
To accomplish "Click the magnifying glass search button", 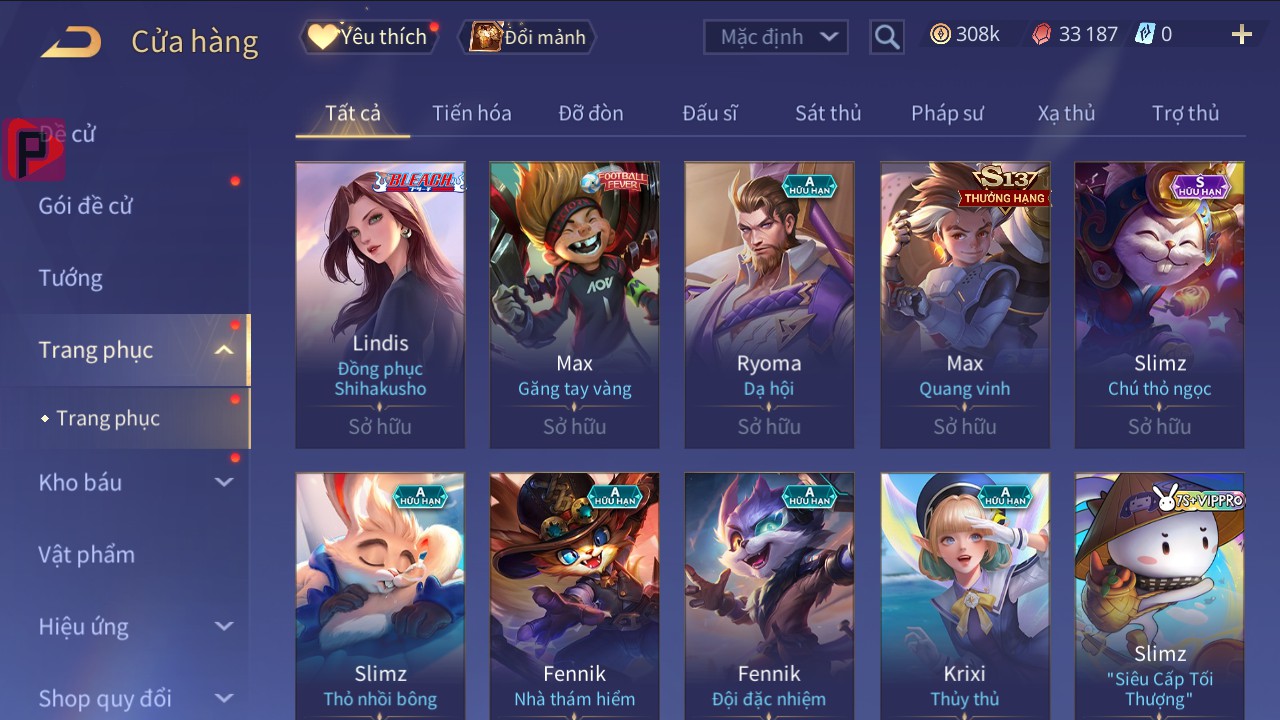I will pos(886,37).
